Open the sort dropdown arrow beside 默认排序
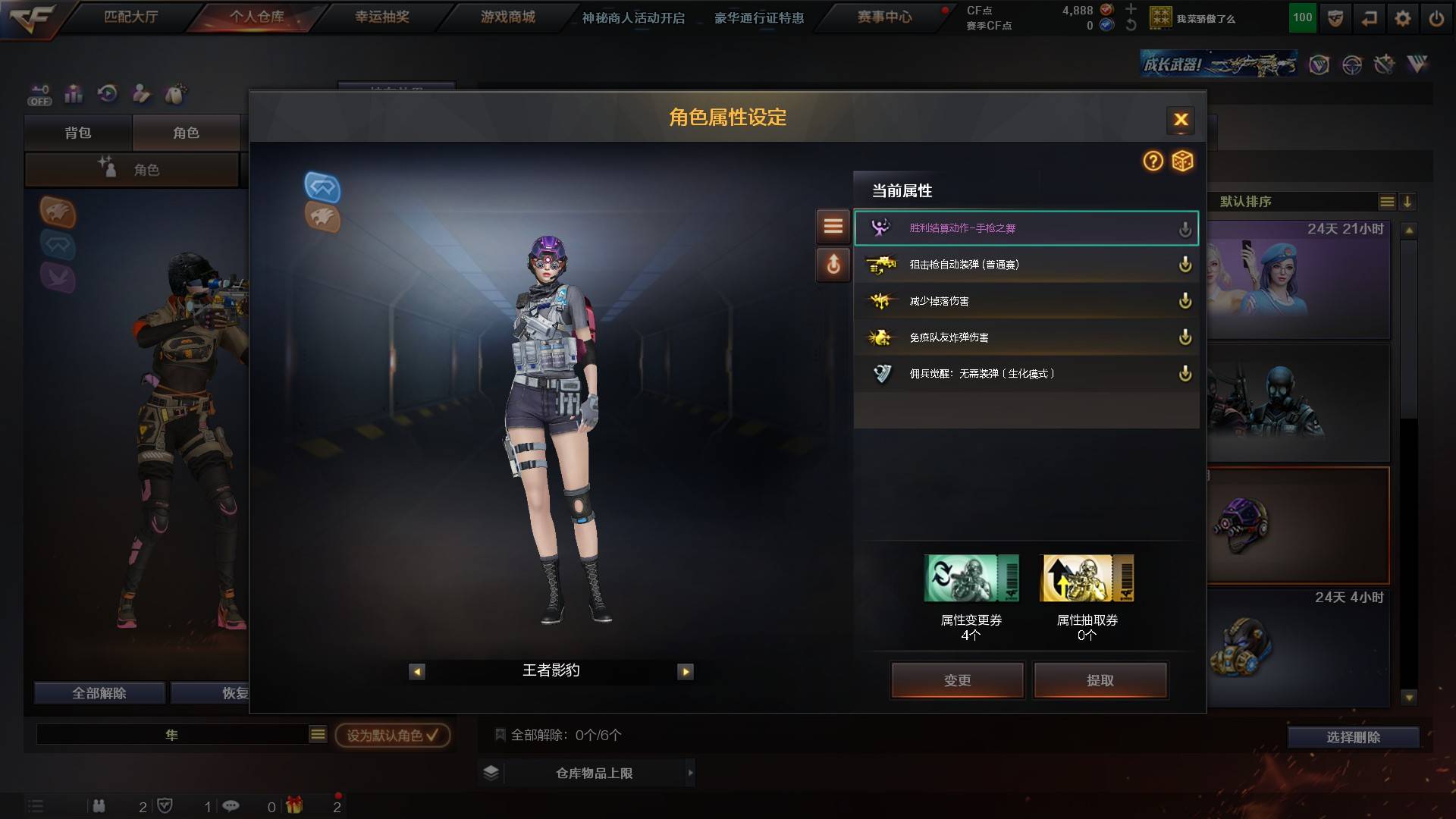The image size is (1456, 819). [x=1407, y=202]
